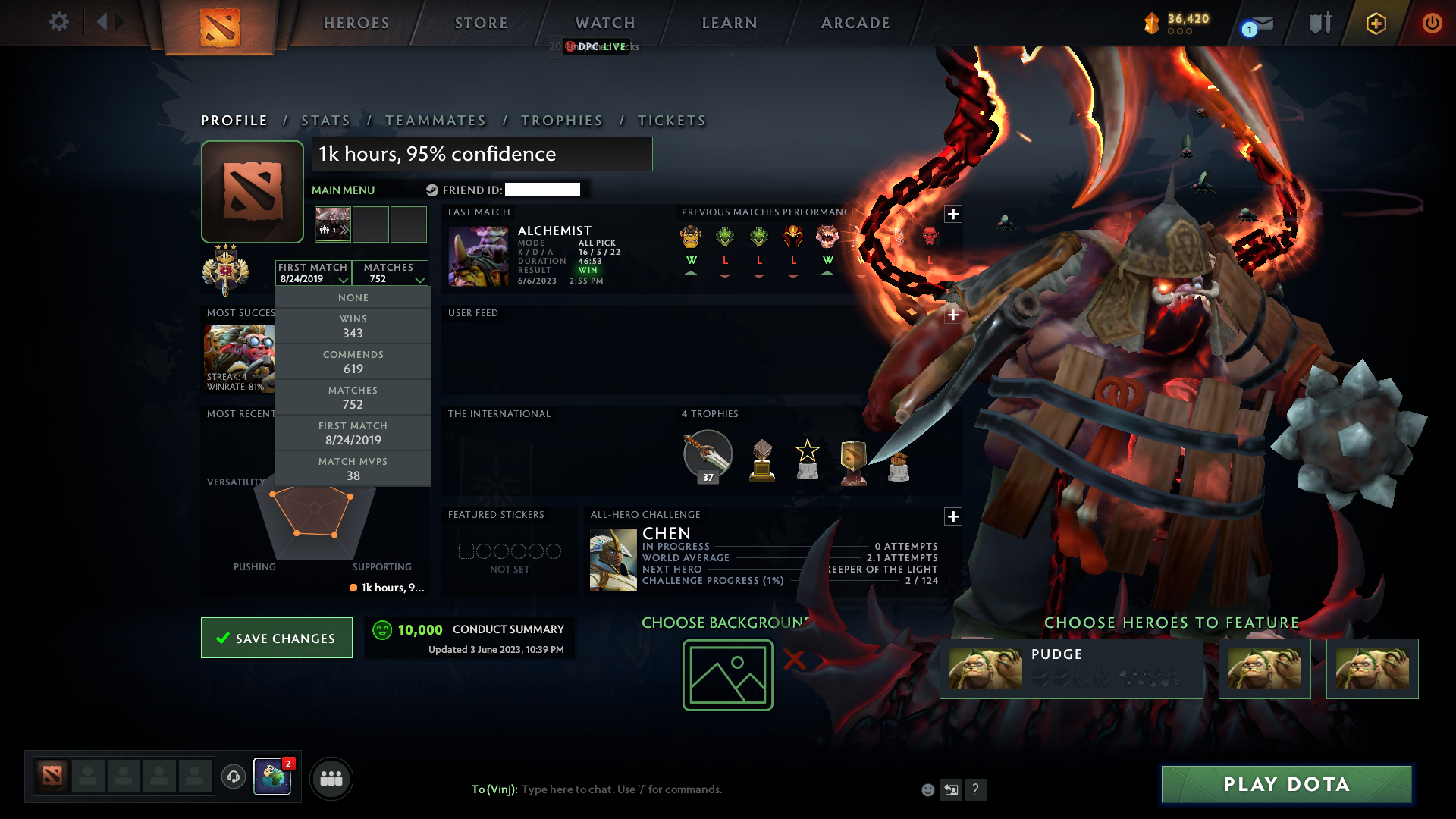
Task: Click the SAVE CHANGES button
Action: coord(276,638)
